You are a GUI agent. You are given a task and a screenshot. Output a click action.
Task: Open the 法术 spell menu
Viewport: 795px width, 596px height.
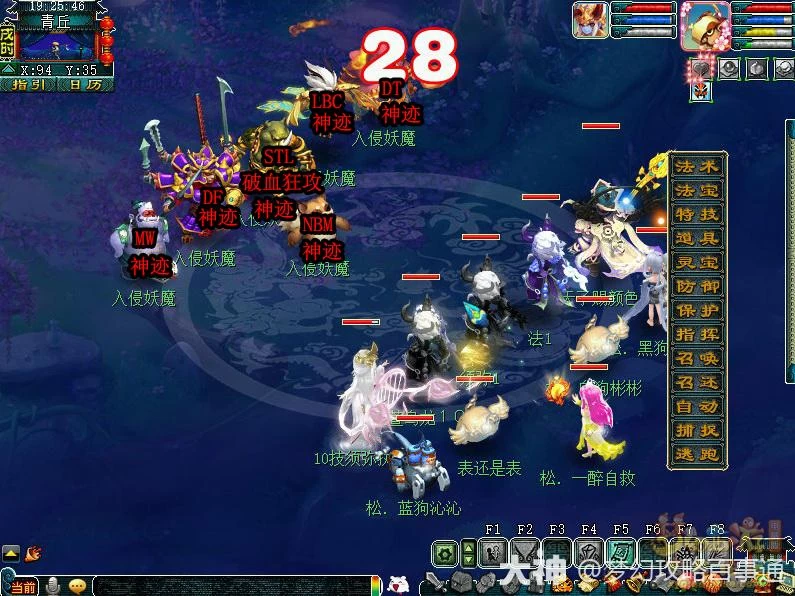[697, 167]
